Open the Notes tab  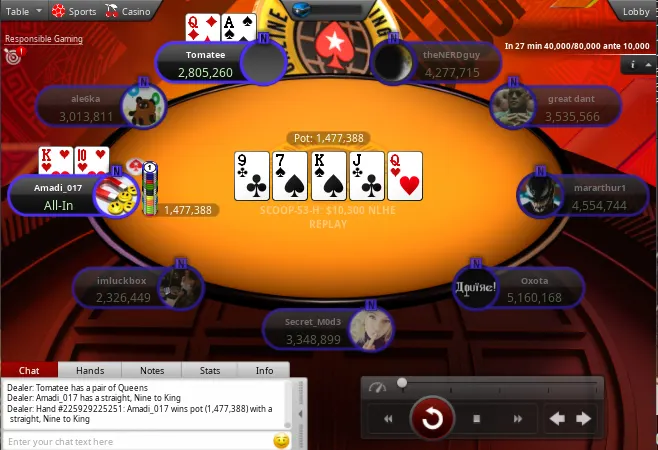coord(151,370)
